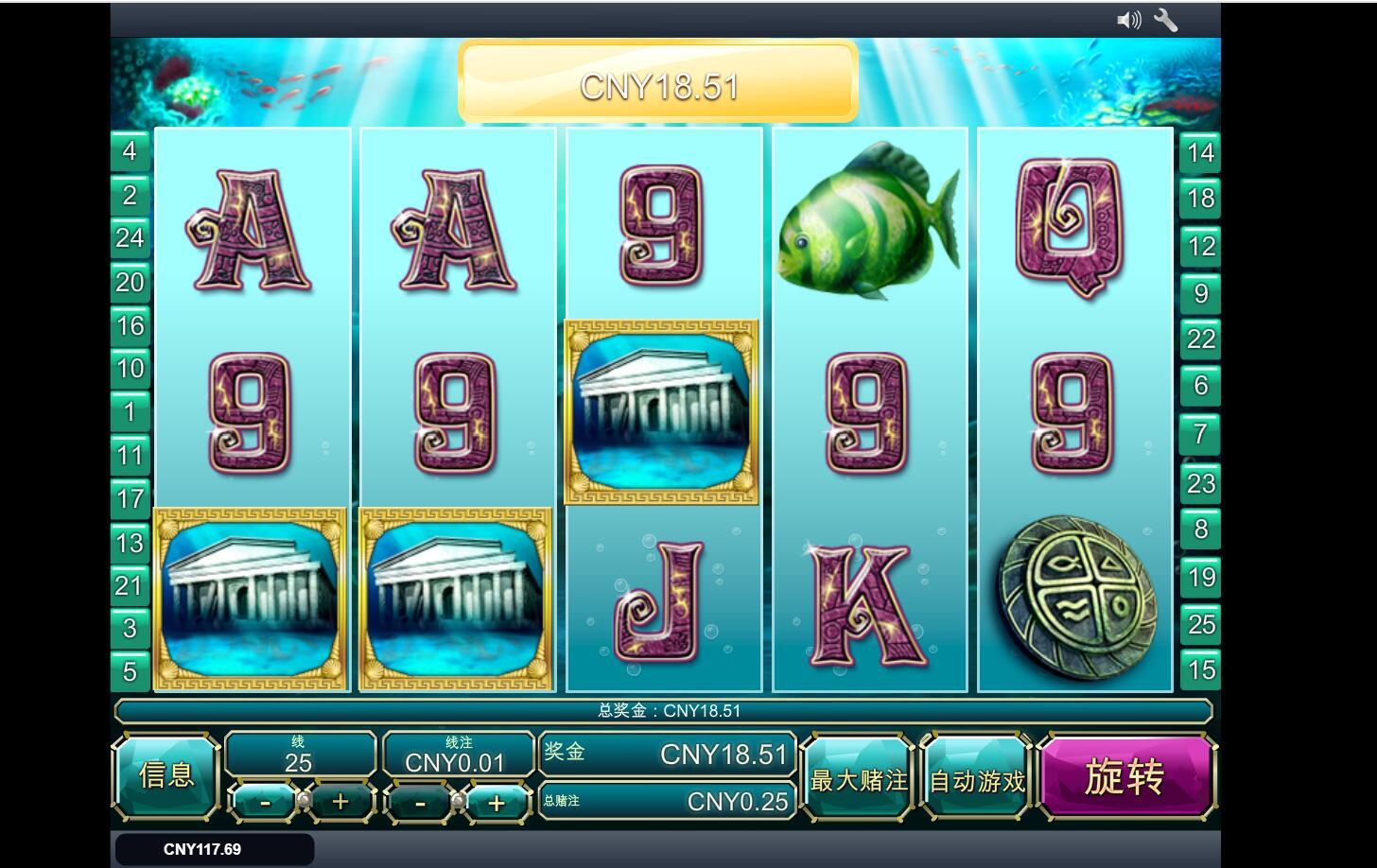The width and height of the screenshot is (1377, 868).
Task: Open settings via the wrench icon
Action: (1166, 20)
